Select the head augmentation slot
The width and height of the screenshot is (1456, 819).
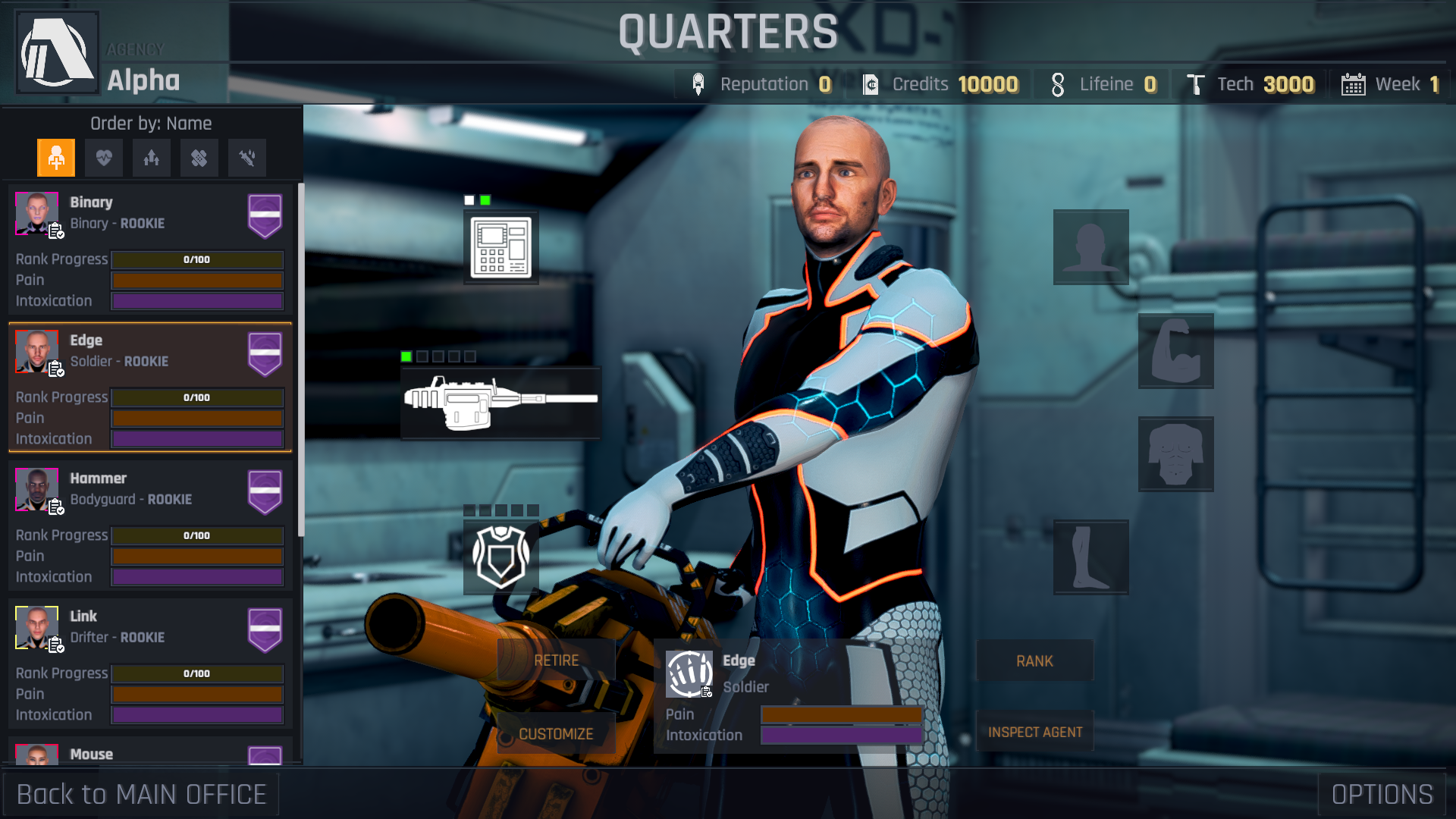[x=1090, y=248]
